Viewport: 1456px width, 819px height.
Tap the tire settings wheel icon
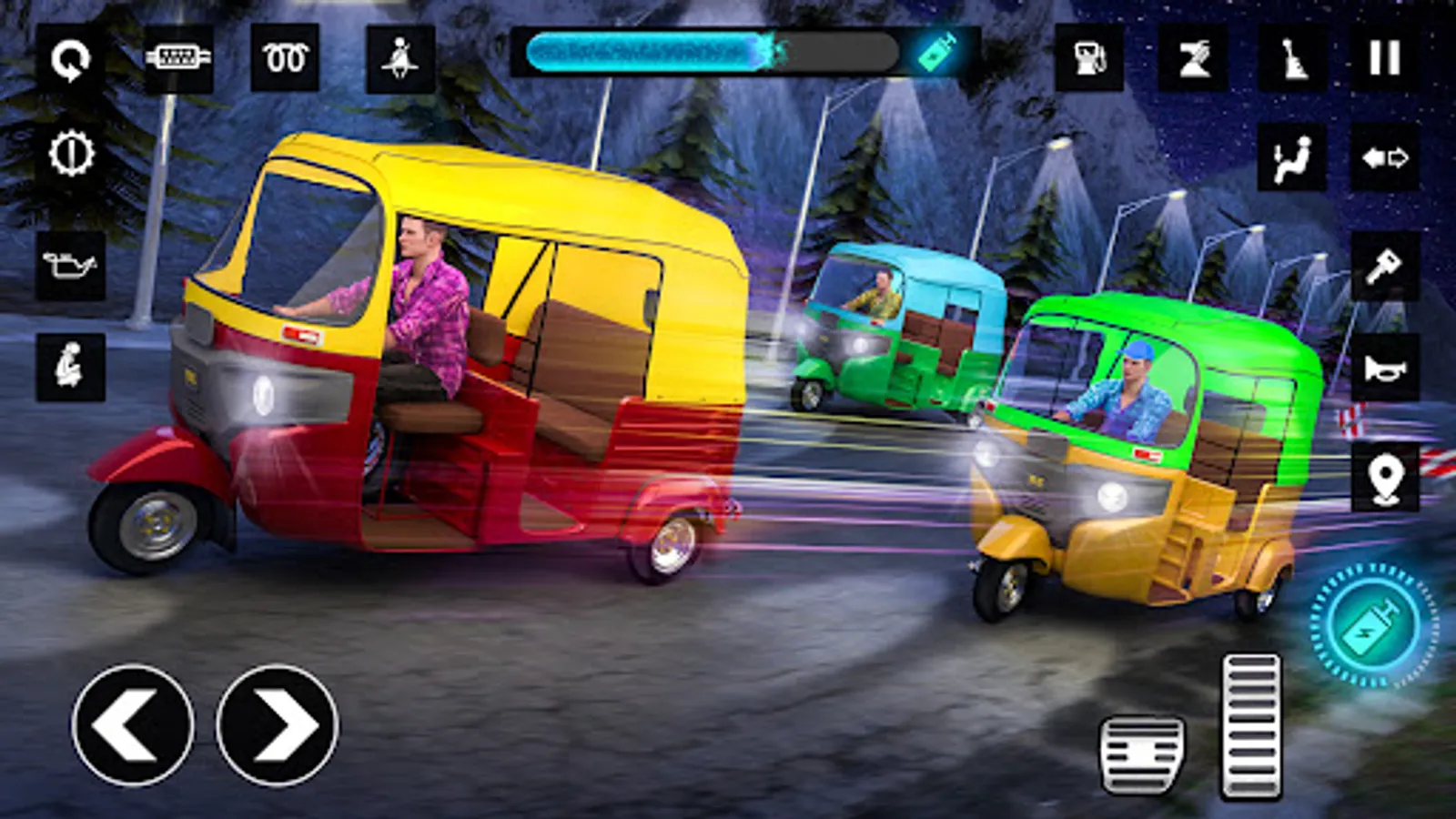(x=70, y=153)
